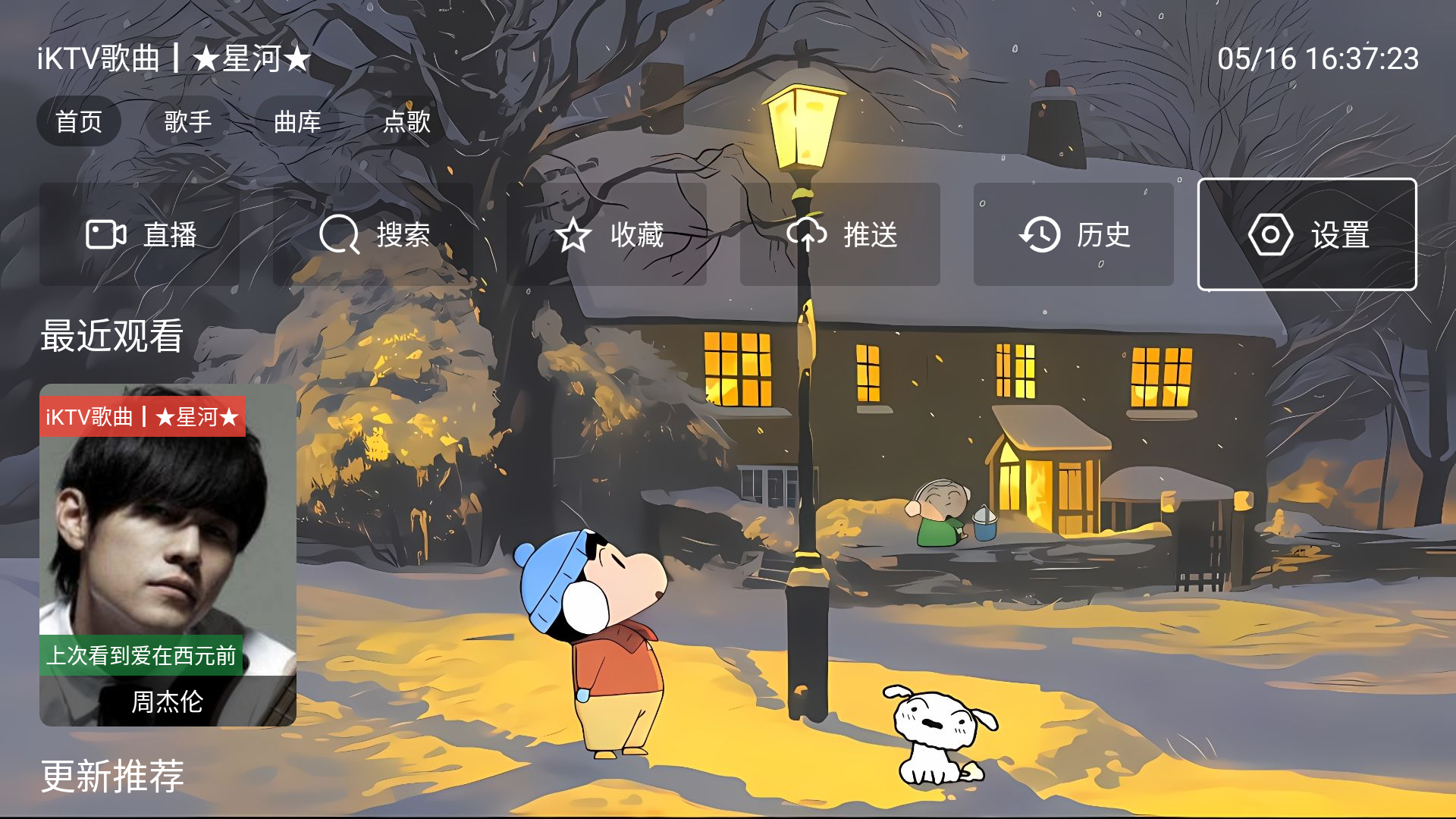Click the iKTV歌曲 ★星河★ source title
Screen dimensions: 1456x819
click(174, 58)
